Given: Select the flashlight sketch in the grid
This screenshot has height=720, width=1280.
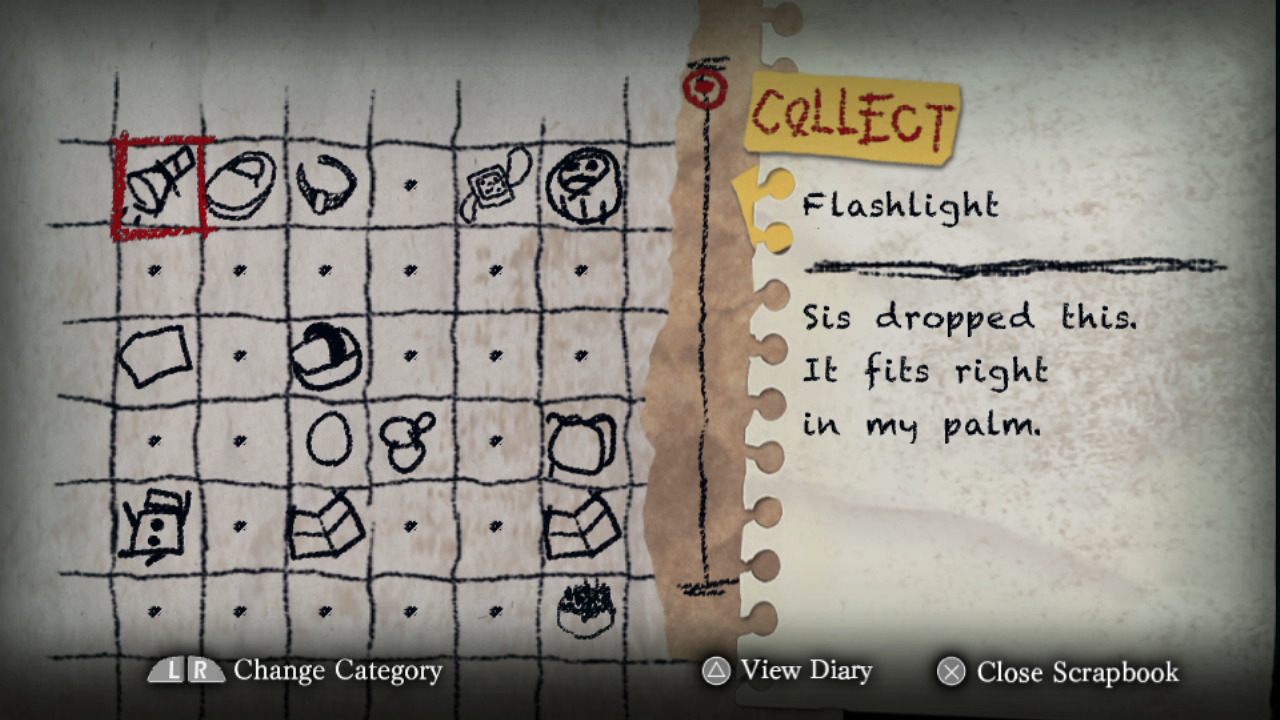Looking at the screenshot, I should click(x=160, y=185).
